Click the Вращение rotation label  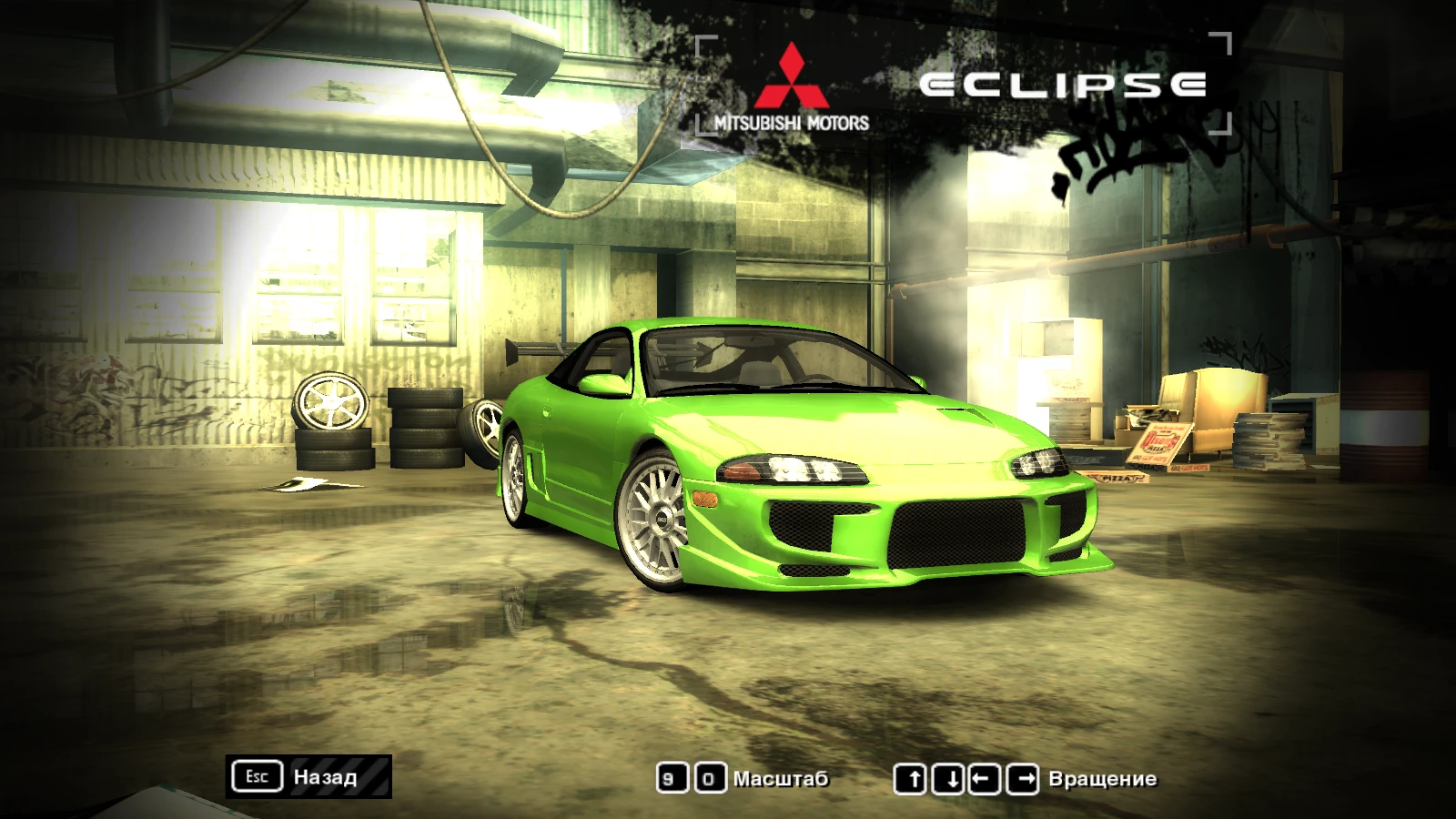1103,779
